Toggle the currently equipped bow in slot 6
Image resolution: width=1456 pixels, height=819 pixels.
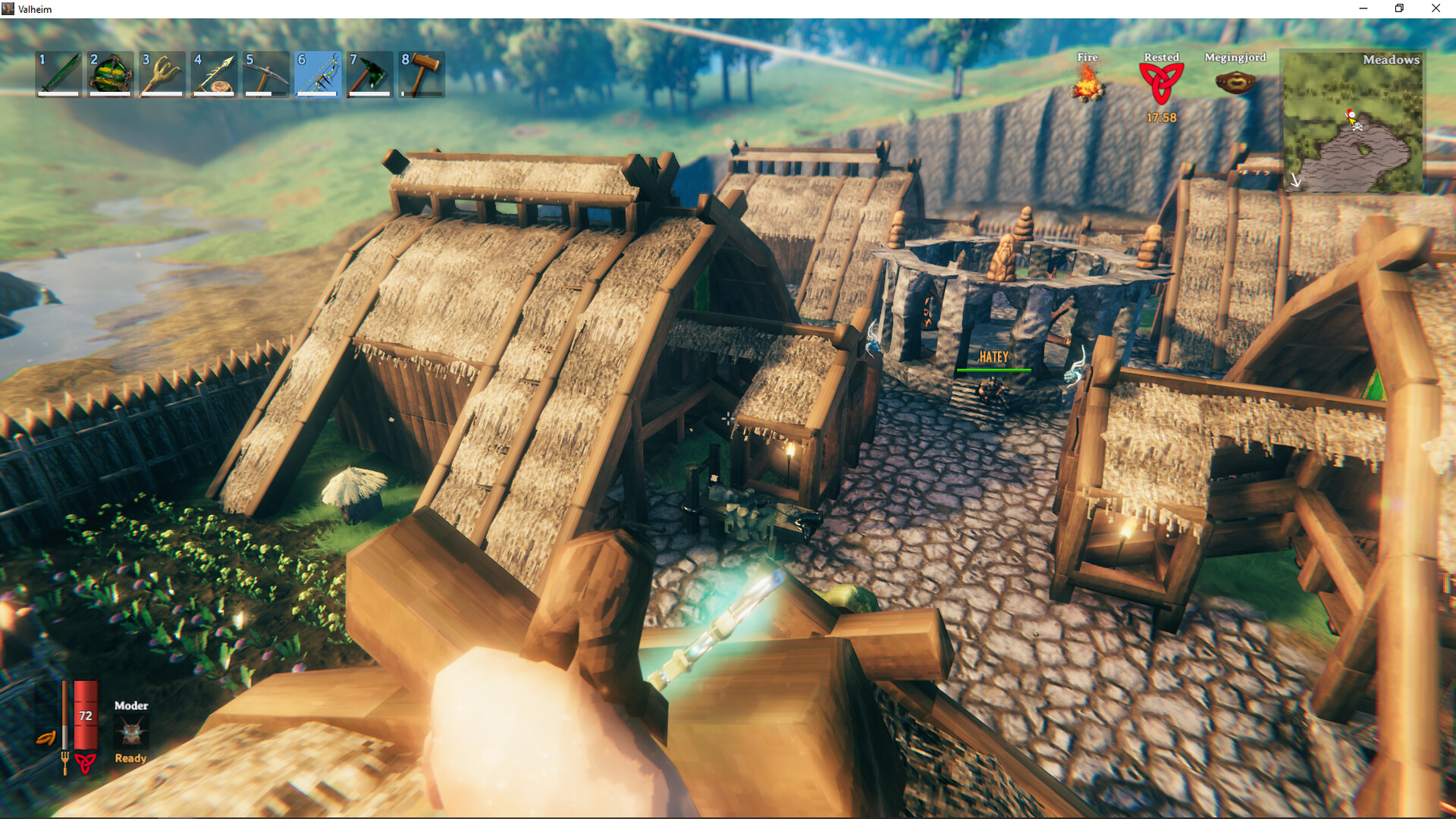317,74
